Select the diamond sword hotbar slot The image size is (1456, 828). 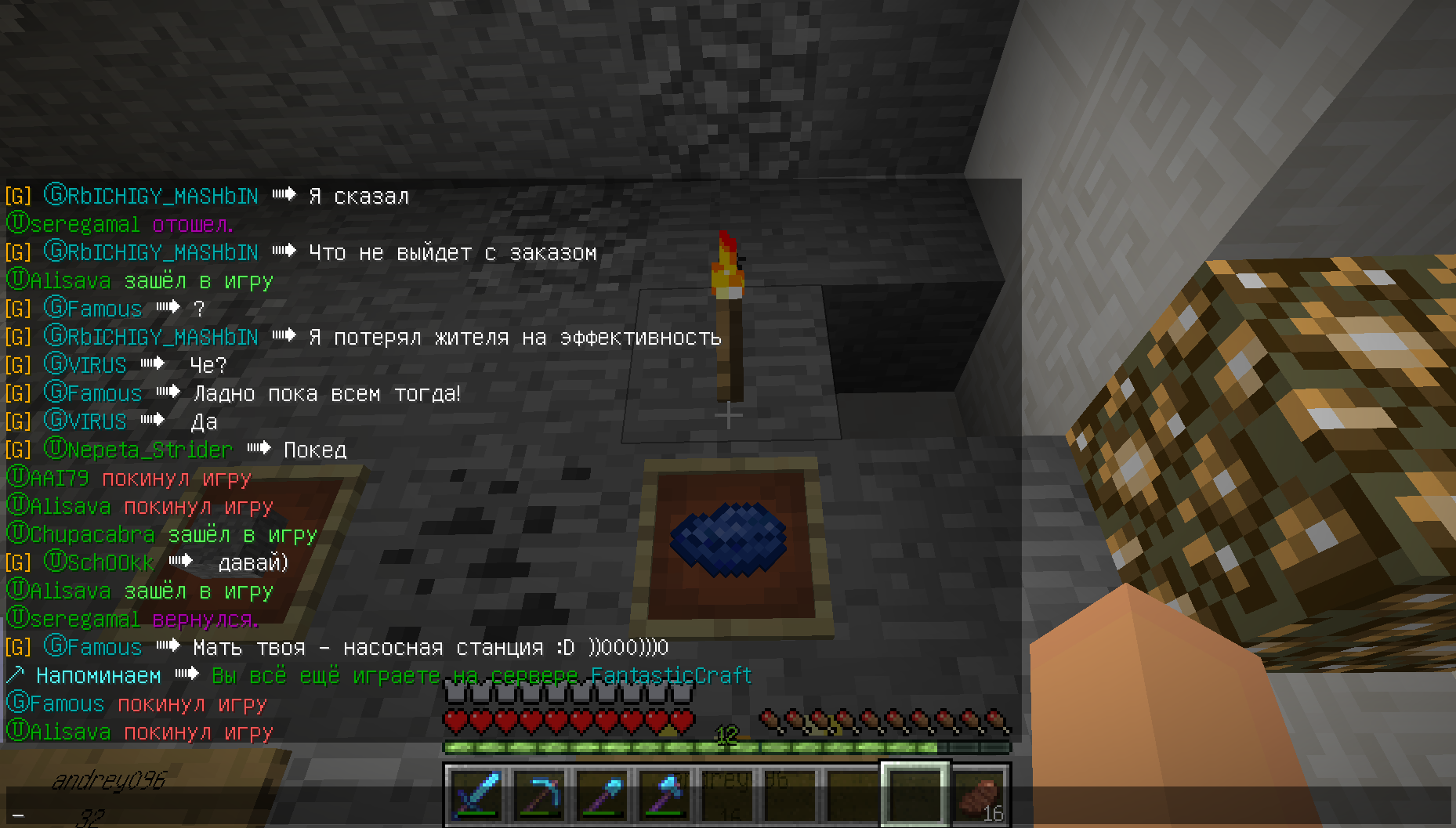[476, 794]
